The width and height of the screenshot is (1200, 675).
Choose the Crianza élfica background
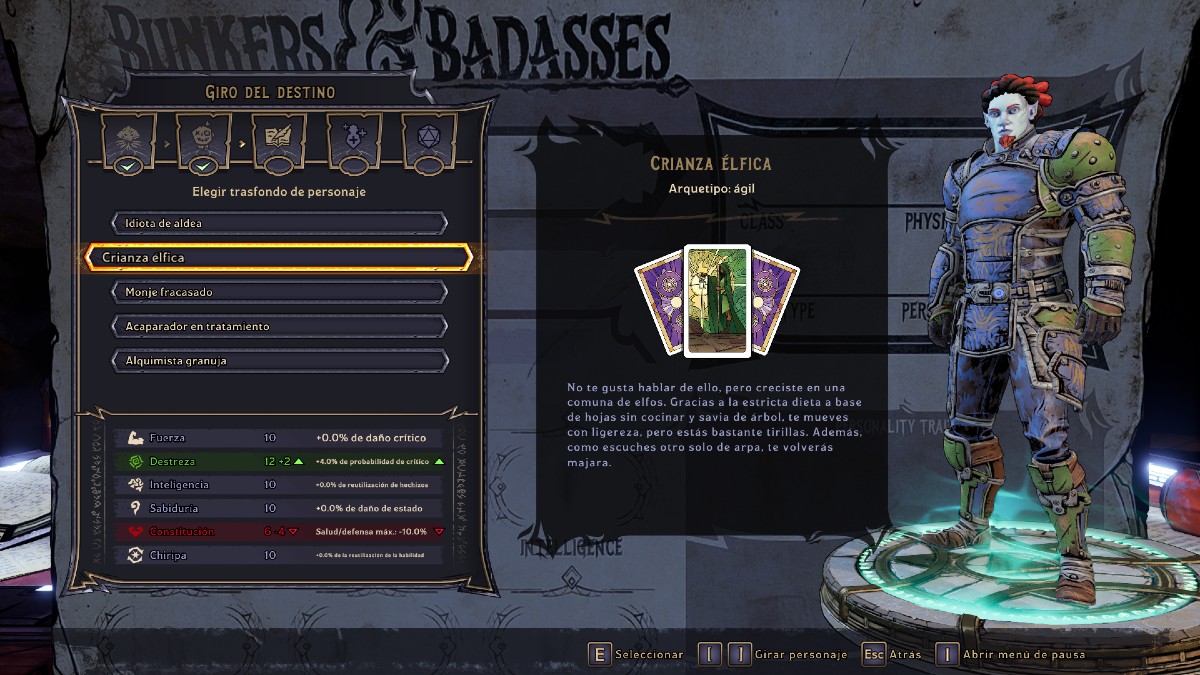pyautogui.click(x=279, y=257)
